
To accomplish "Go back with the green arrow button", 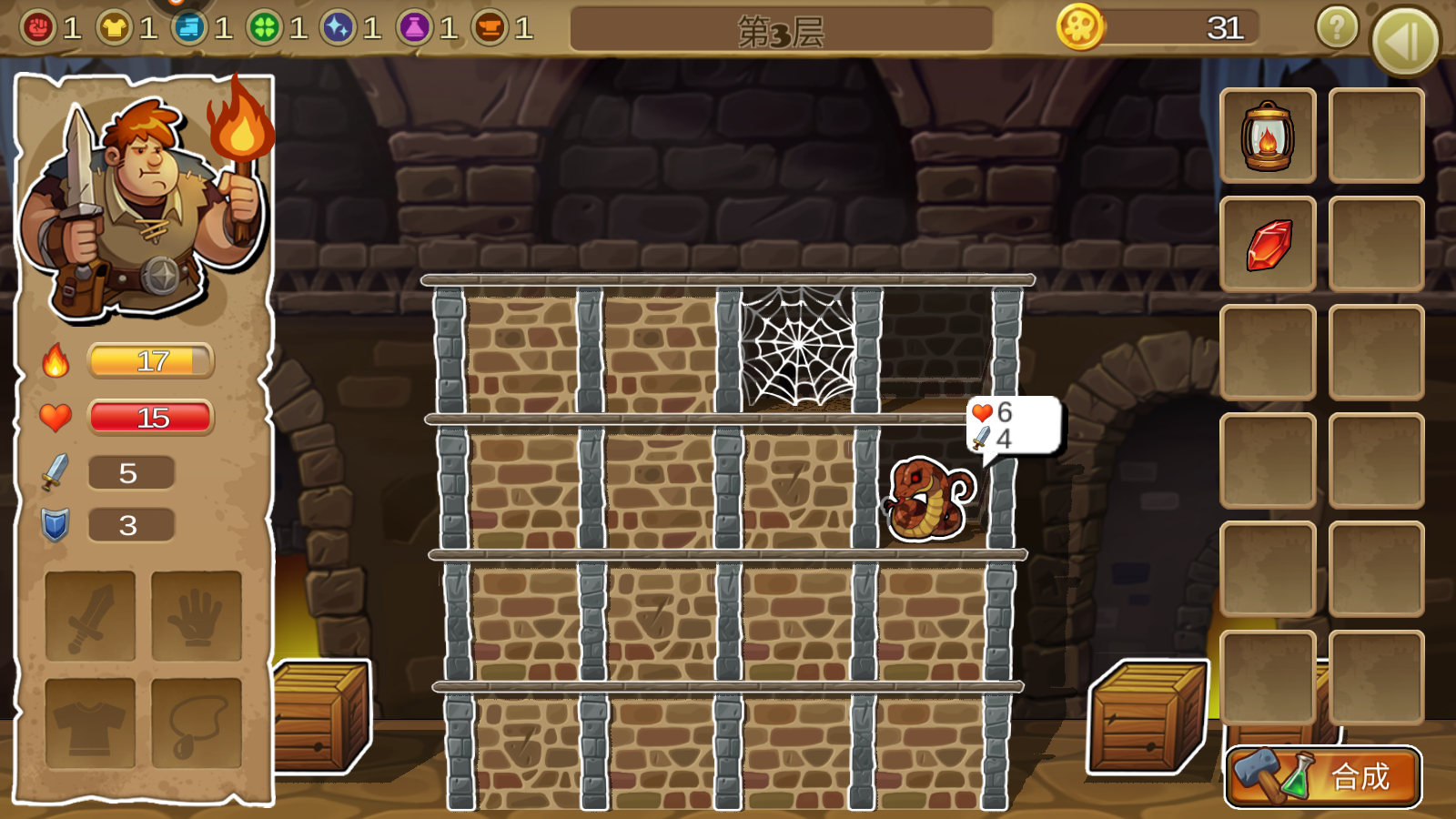I will click(x=1405, y=41).
